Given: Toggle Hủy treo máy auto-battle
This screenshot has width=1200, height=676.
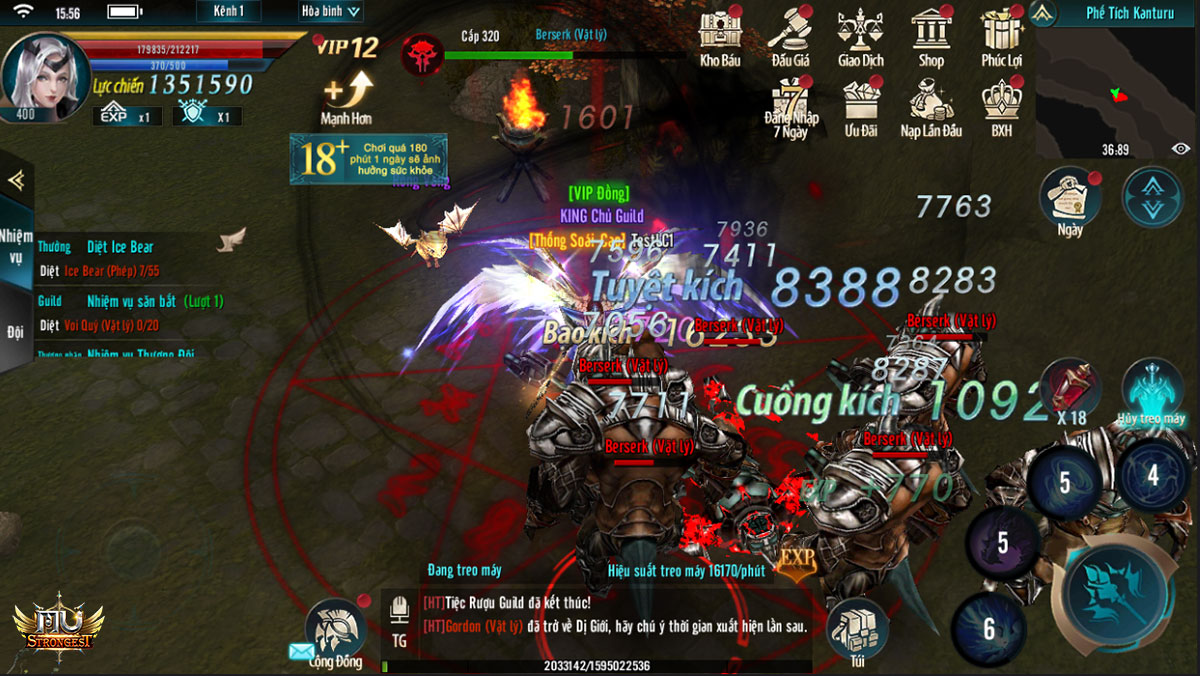Looking at the screenshot, I should pos(1152,392).
